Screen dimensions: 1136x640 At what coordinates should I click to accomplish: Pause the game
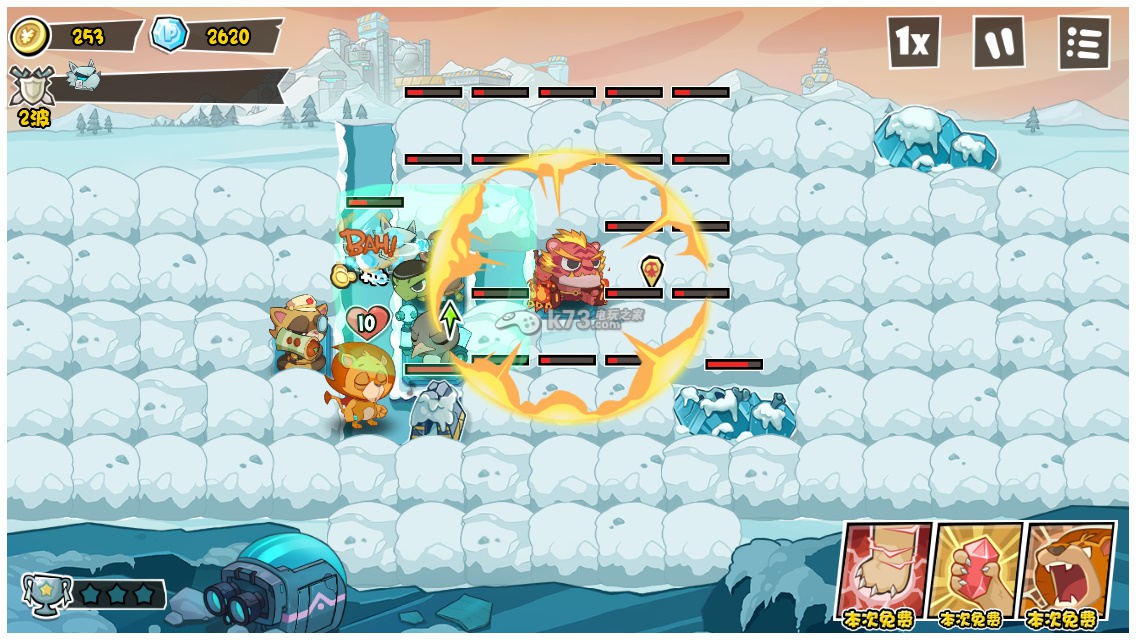click(998, 42)
